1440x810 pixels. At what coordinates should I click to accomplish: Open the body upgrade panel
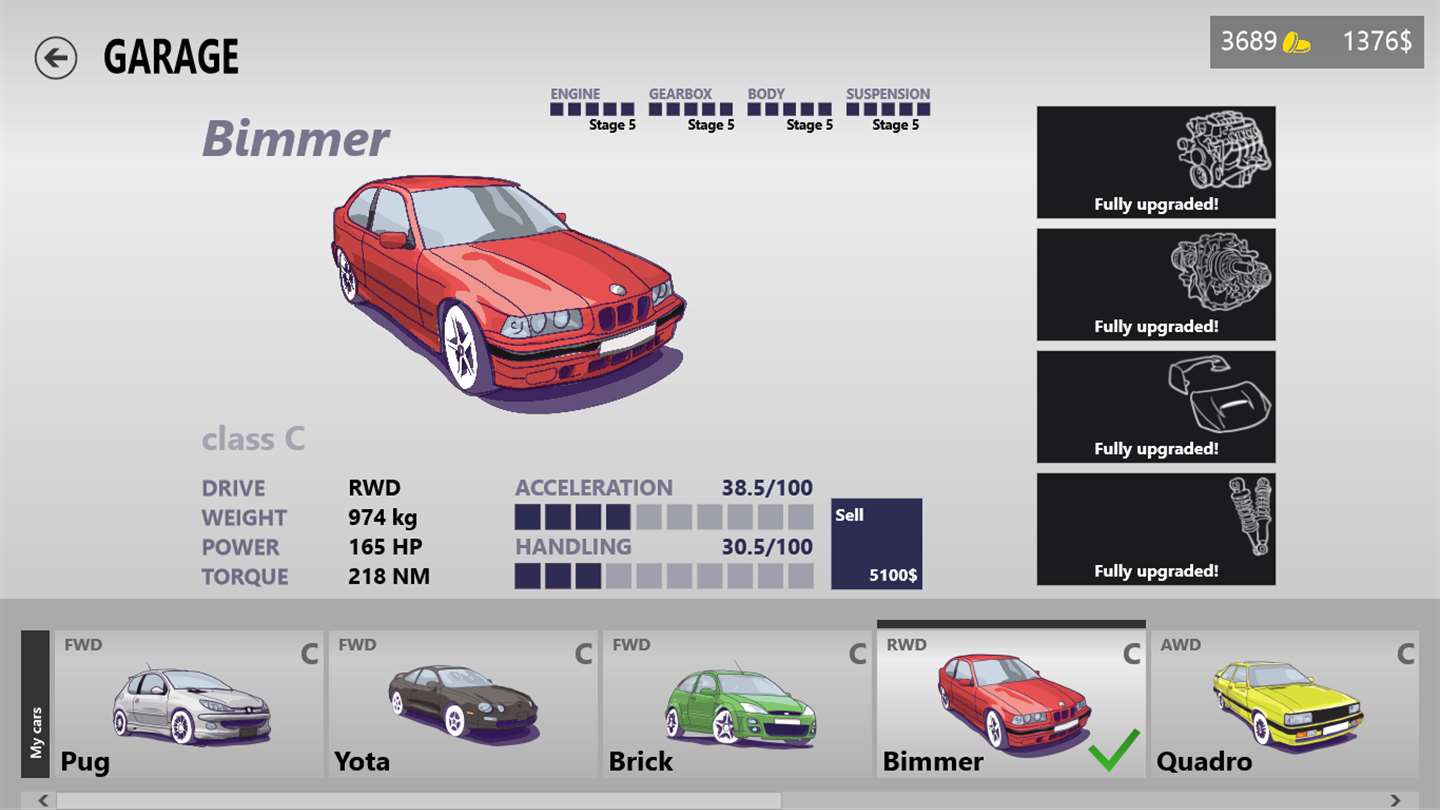(1156, 407)
